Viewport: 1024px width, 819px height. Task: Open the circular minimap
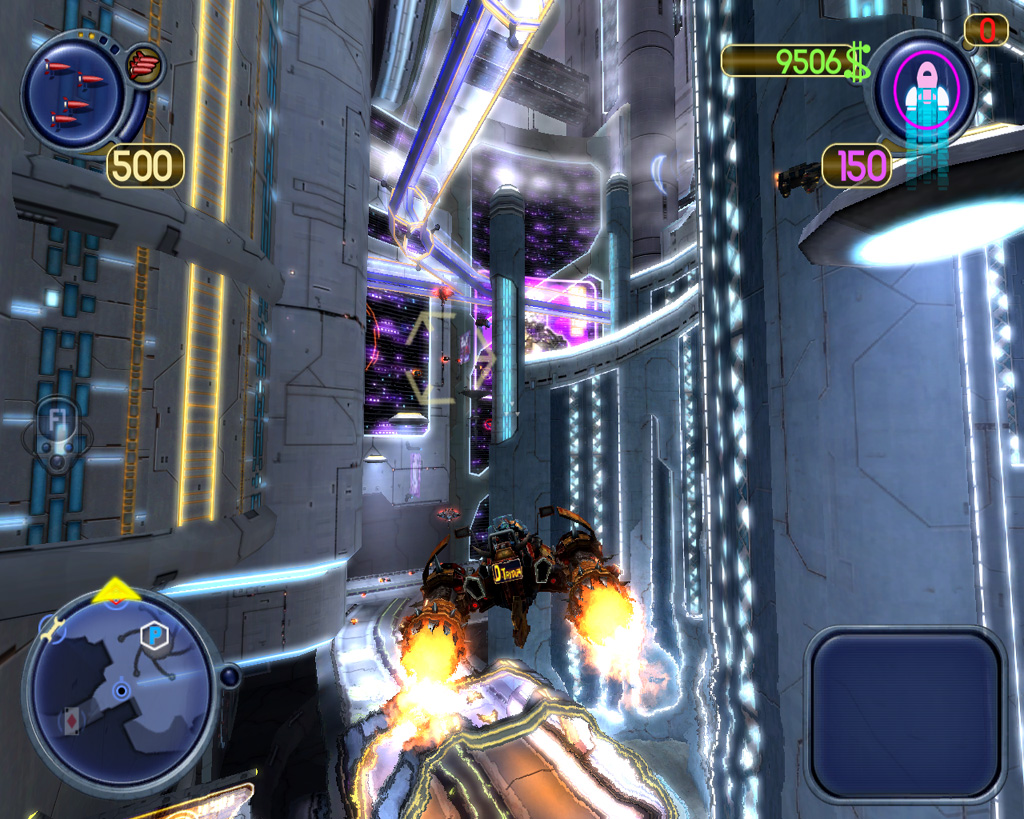(x=121, y=690)
